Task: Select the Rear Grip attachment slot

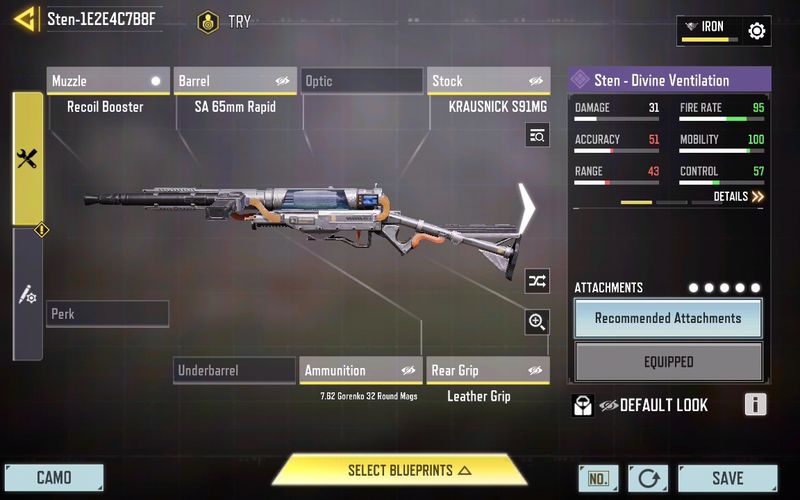Action: click(488, 371)
